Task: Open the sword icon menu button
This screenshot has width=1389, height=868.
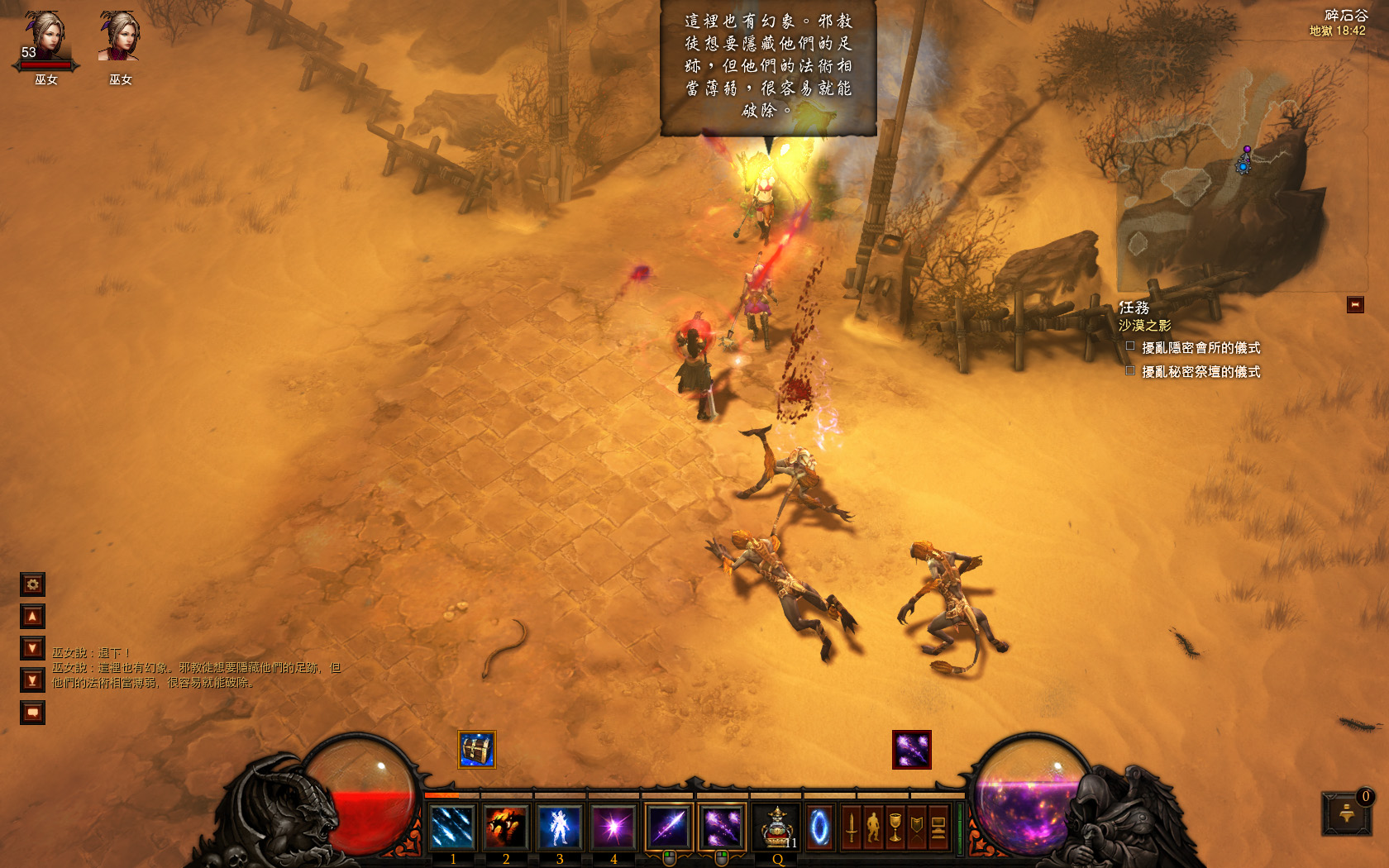Action: (x=852, y=827)
